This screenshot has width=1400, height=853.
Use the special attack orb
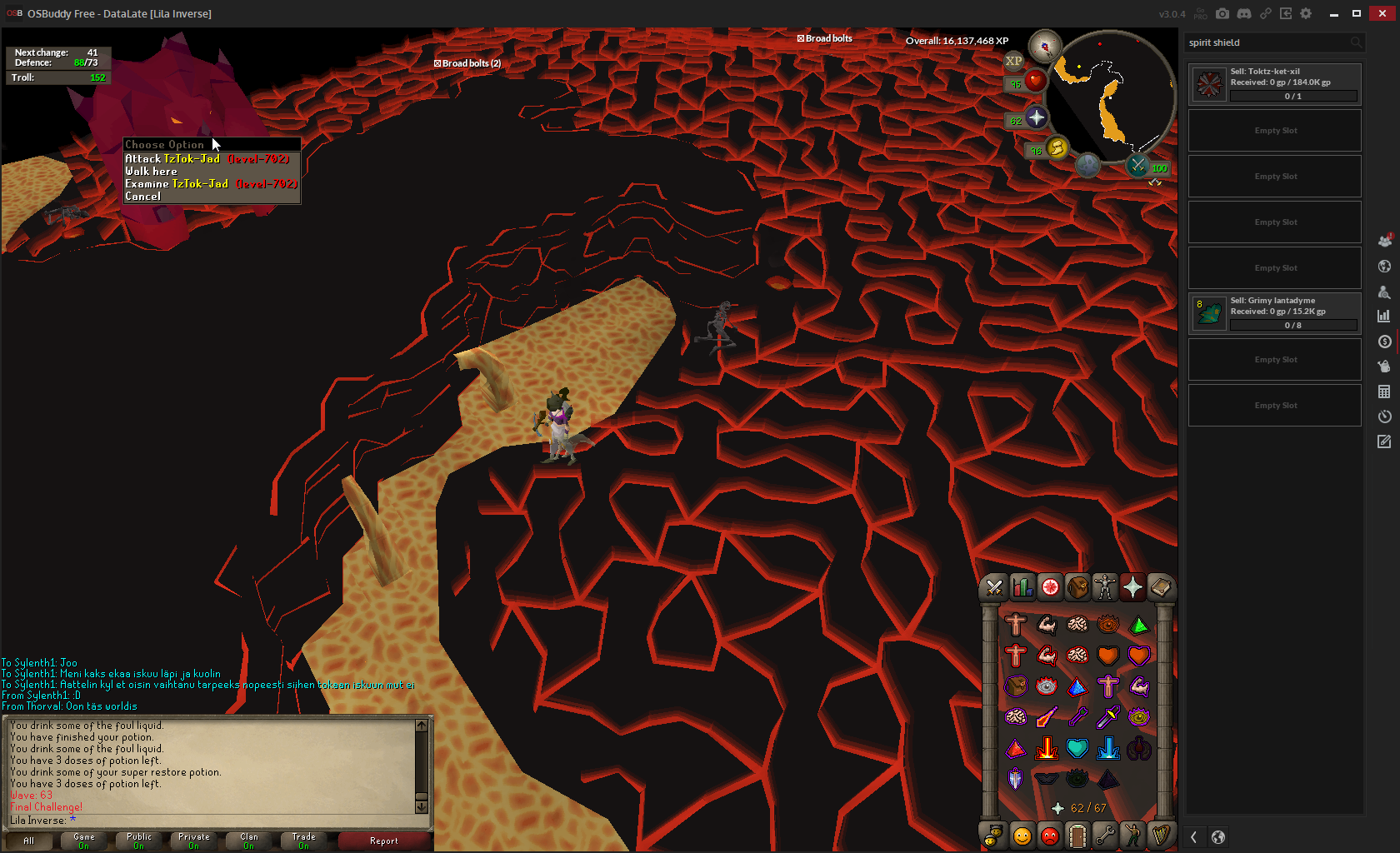point(1137,165)
